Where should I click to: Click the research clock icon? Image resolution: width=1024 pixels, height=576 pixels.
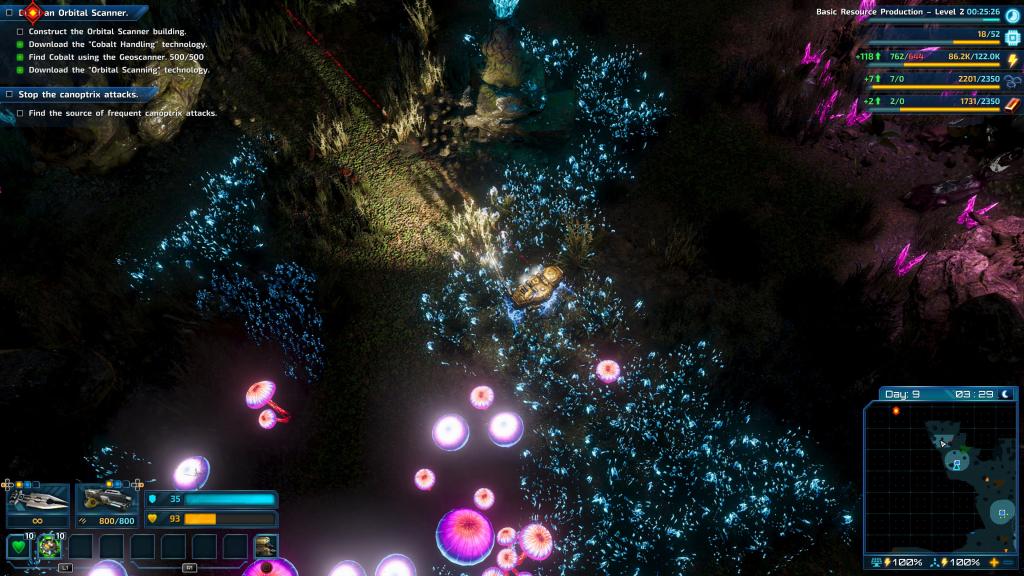[1012, 15]
